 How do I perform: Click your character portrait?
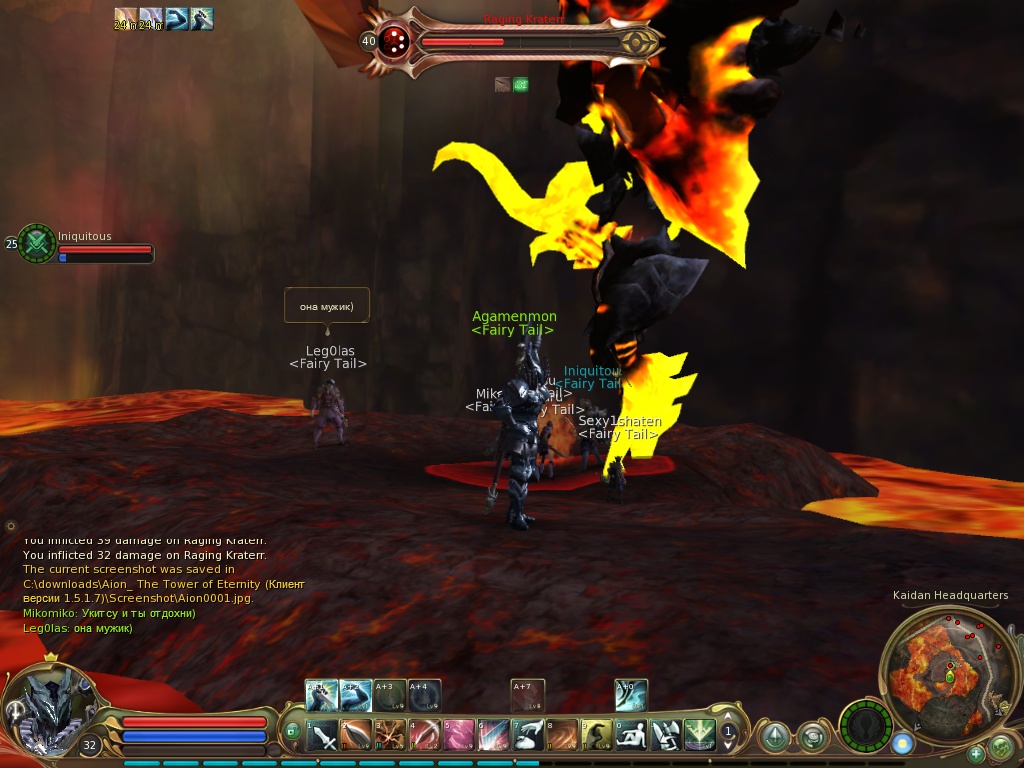(x=50, y=710)
